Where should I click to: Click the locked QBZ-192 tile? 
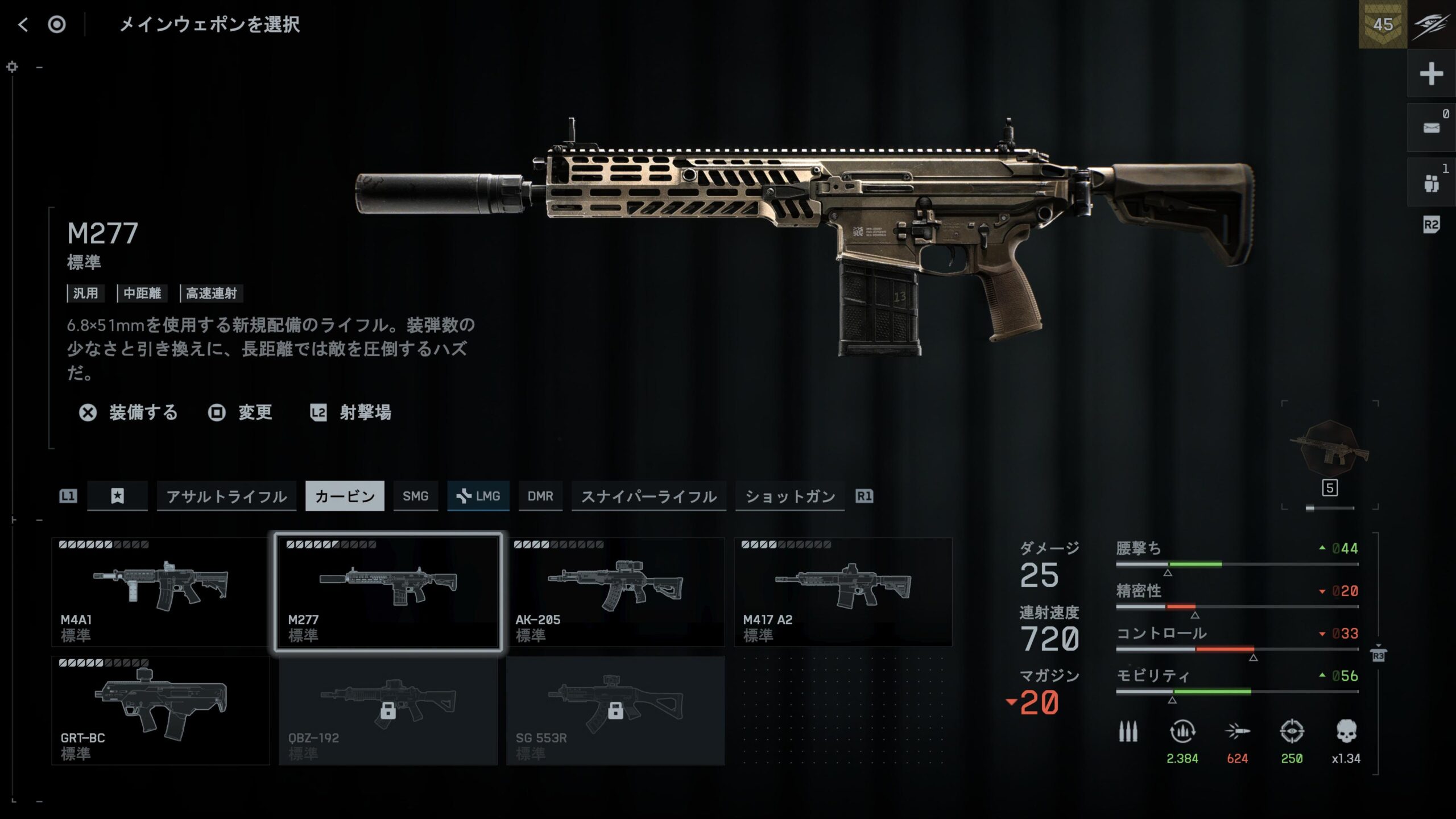point(388,710)
